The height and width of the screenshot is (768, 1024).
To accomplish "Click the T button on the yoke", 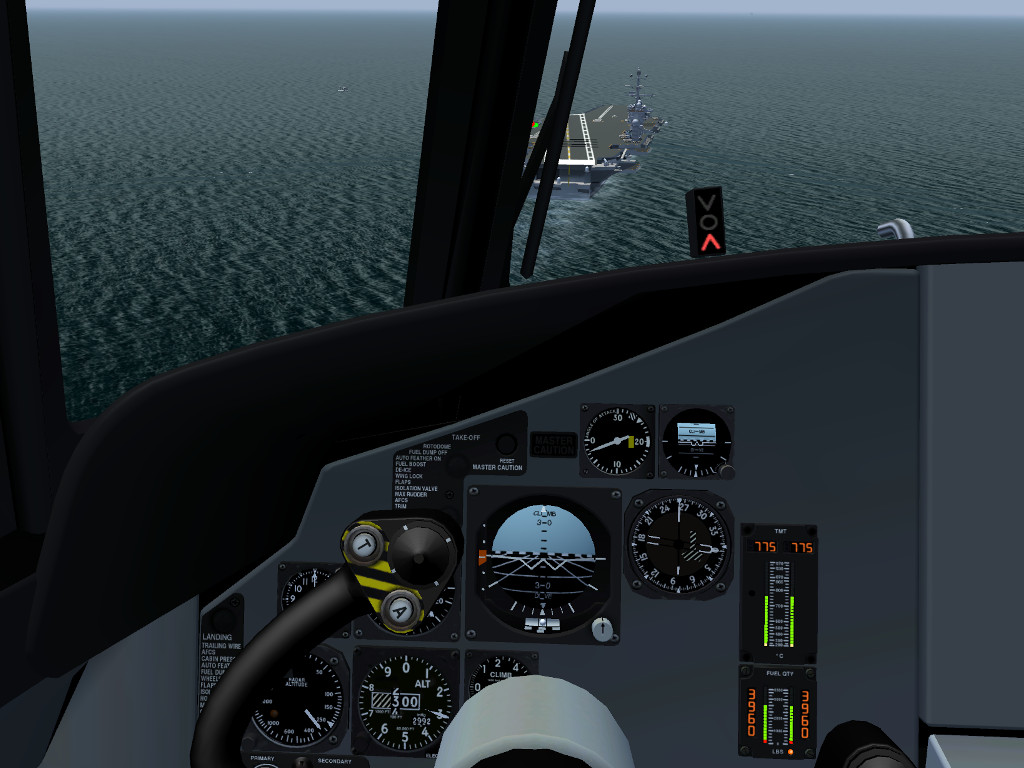I will click(366, 545).
